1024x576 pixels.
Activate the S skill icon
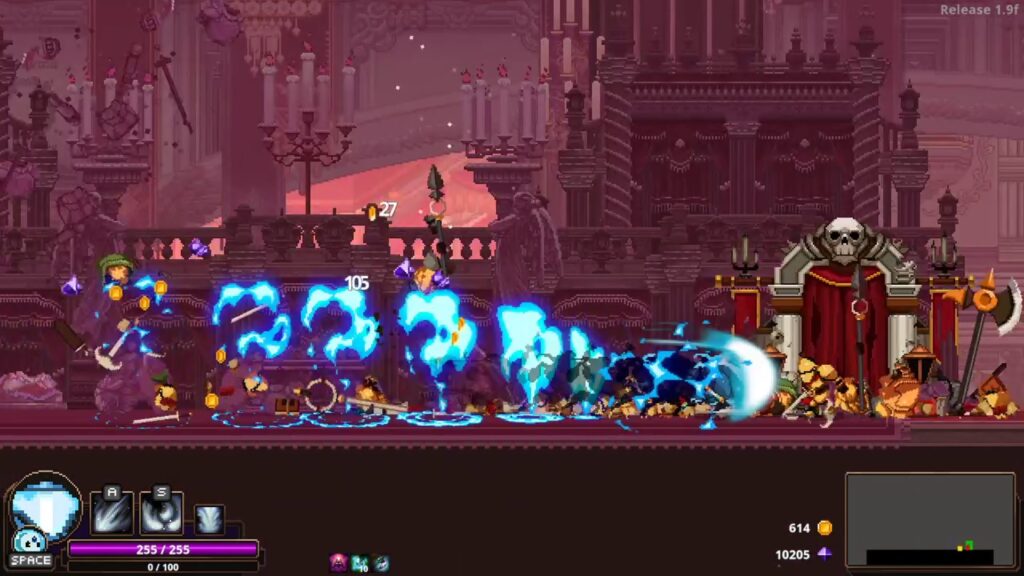point(161,512)
